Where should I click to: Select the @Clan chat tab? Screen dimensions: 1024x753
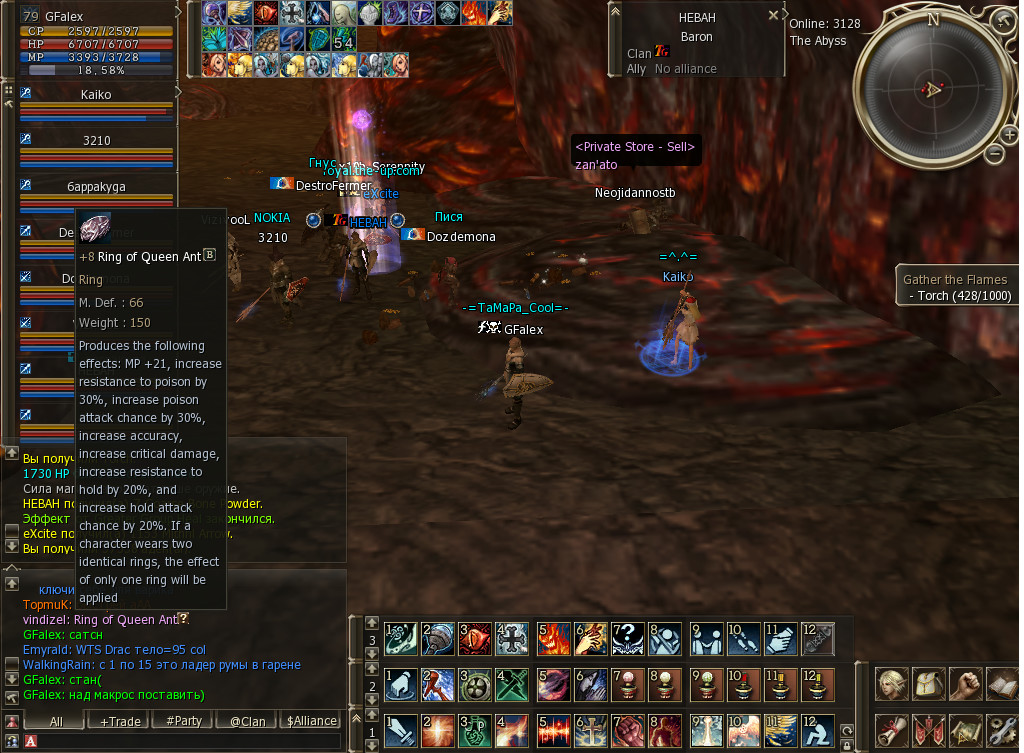247,720
